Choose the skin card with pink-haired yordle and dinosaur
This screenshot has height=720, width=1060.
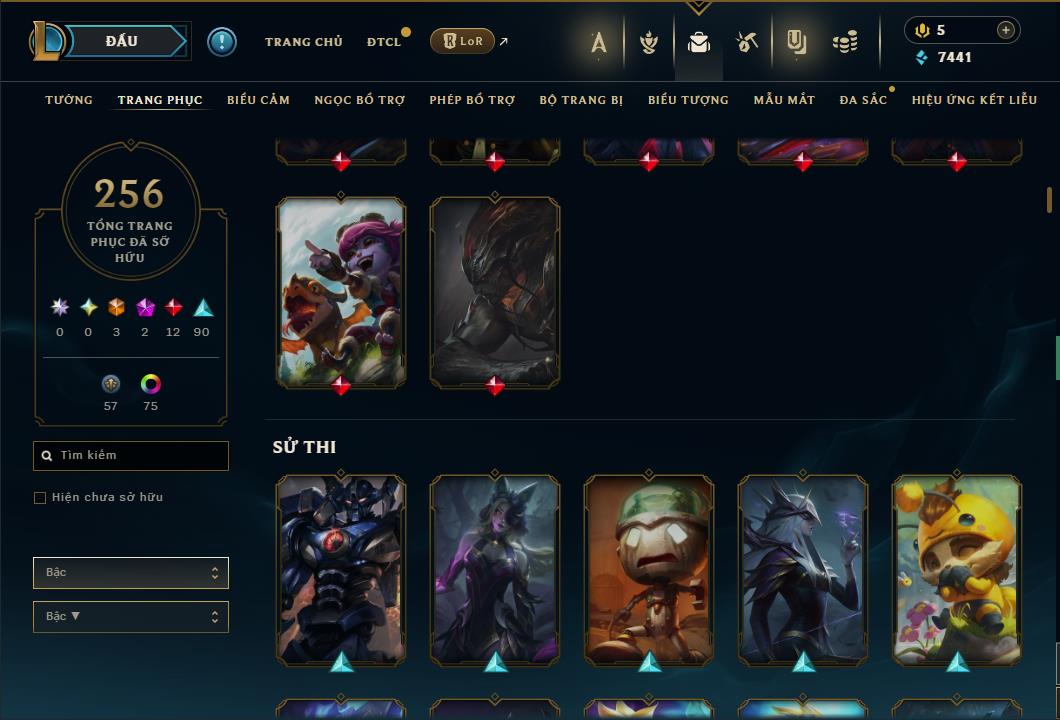(341, 291)
